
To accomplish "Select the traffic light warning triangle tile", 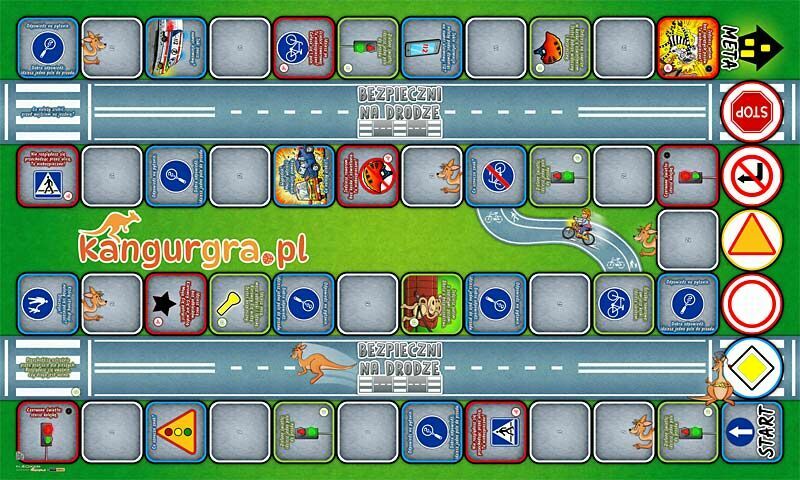I will pyautogui.click(x=177, y=431).
